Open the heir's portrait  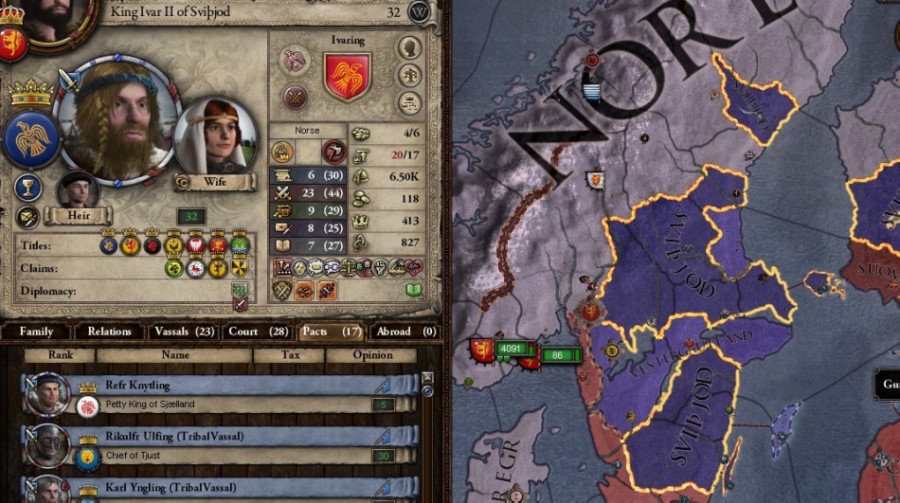click(x=76, y=191)
